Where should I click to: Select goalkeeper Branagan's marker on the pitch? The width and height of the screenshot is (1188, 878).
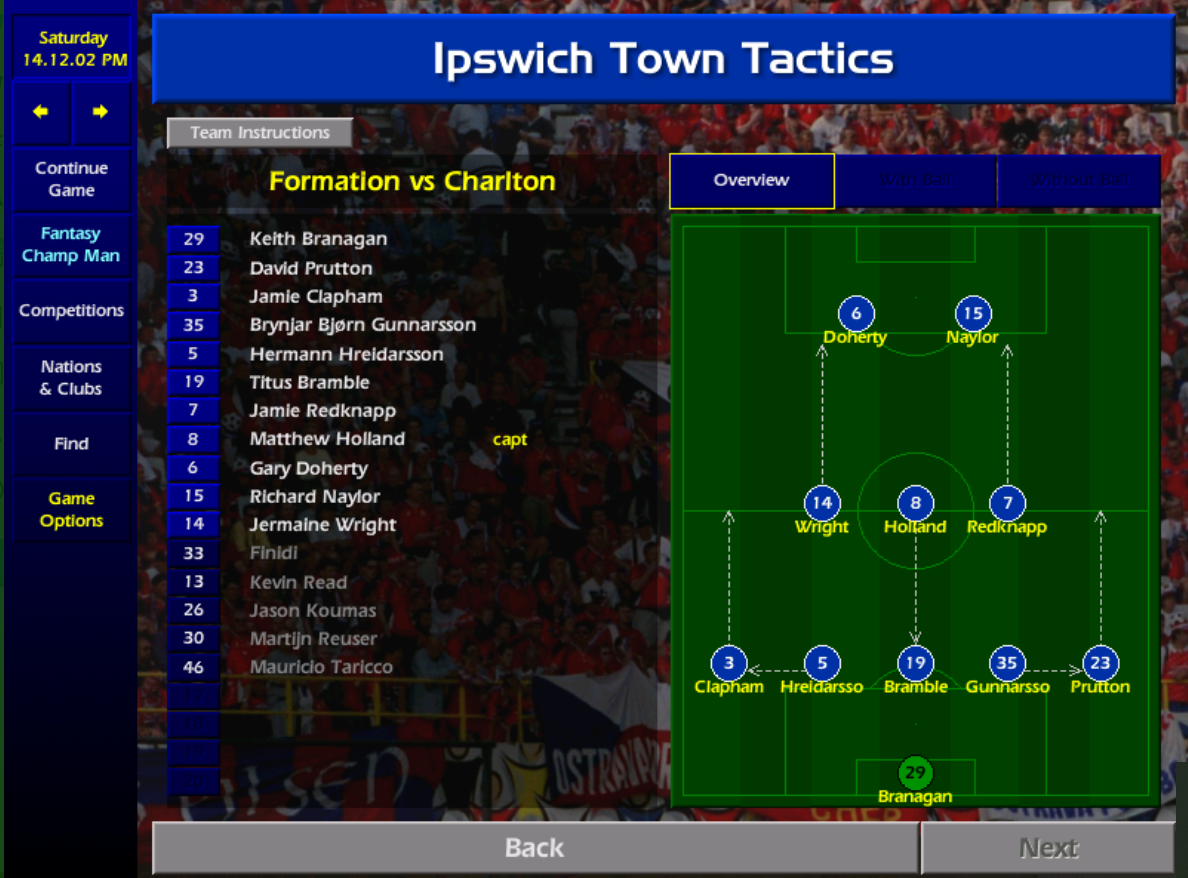pos(915,772)
